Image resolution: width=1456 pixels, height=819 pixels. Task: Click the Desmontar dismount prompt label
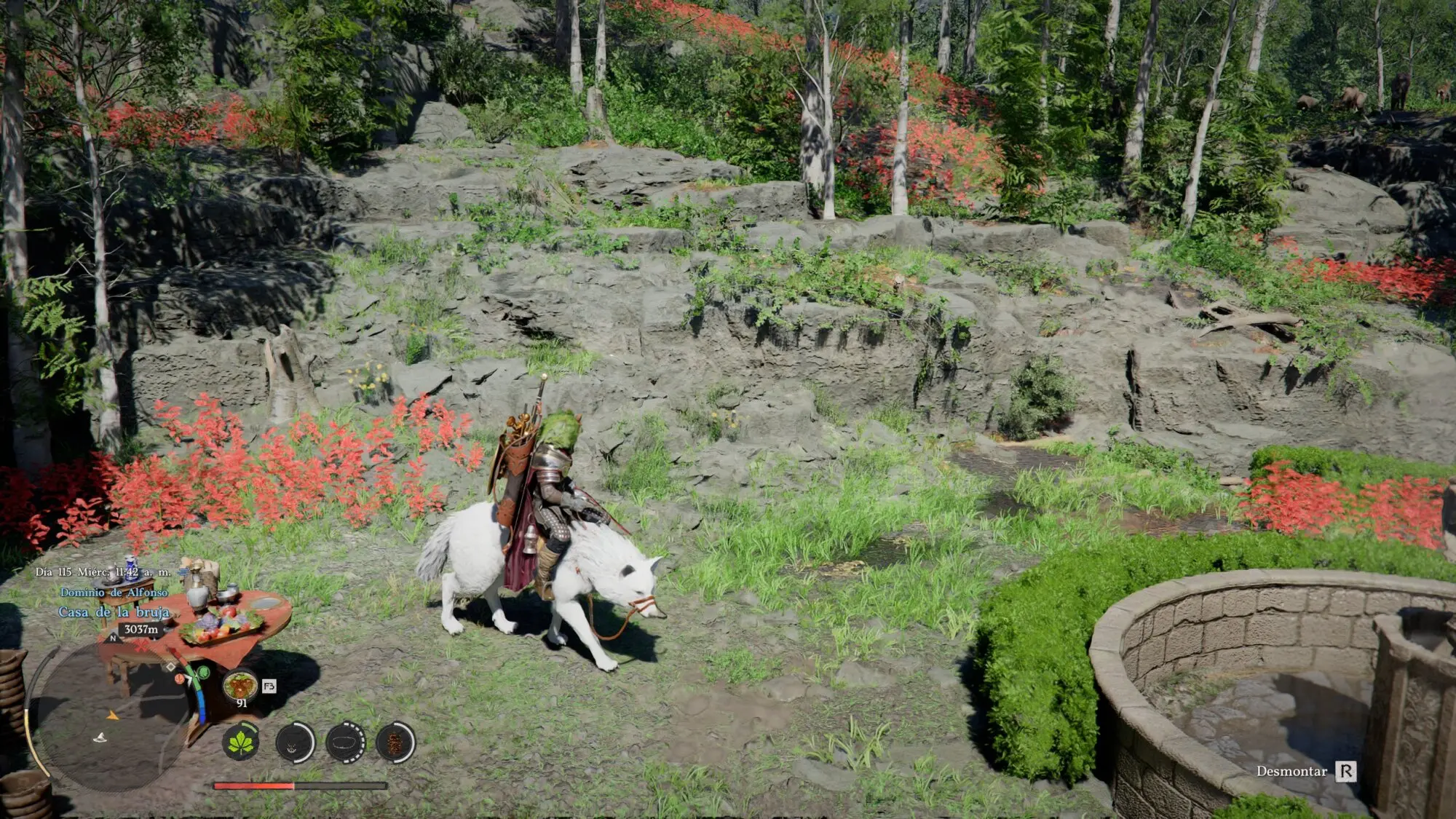(x=1291, y=771)
